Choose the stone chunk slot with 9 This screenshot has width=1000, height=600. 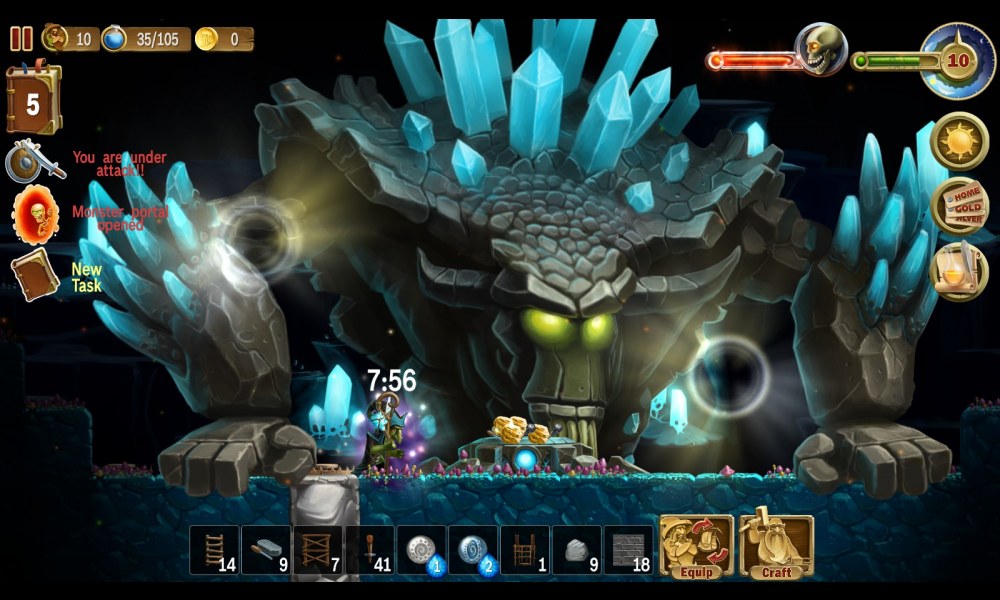point(577,550)
